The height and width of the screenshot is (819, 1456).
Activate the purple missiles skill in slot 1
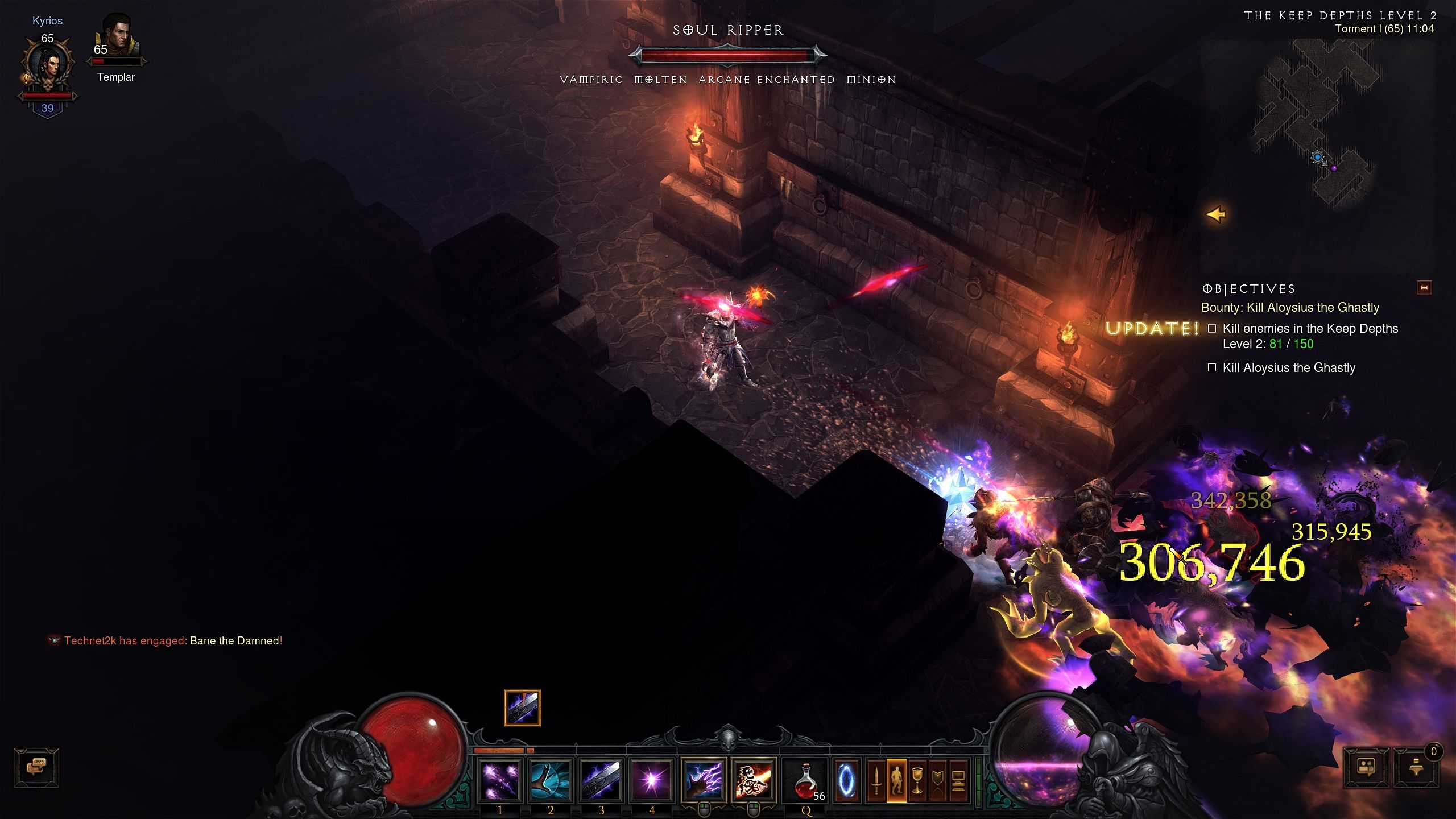coord(500,779)
